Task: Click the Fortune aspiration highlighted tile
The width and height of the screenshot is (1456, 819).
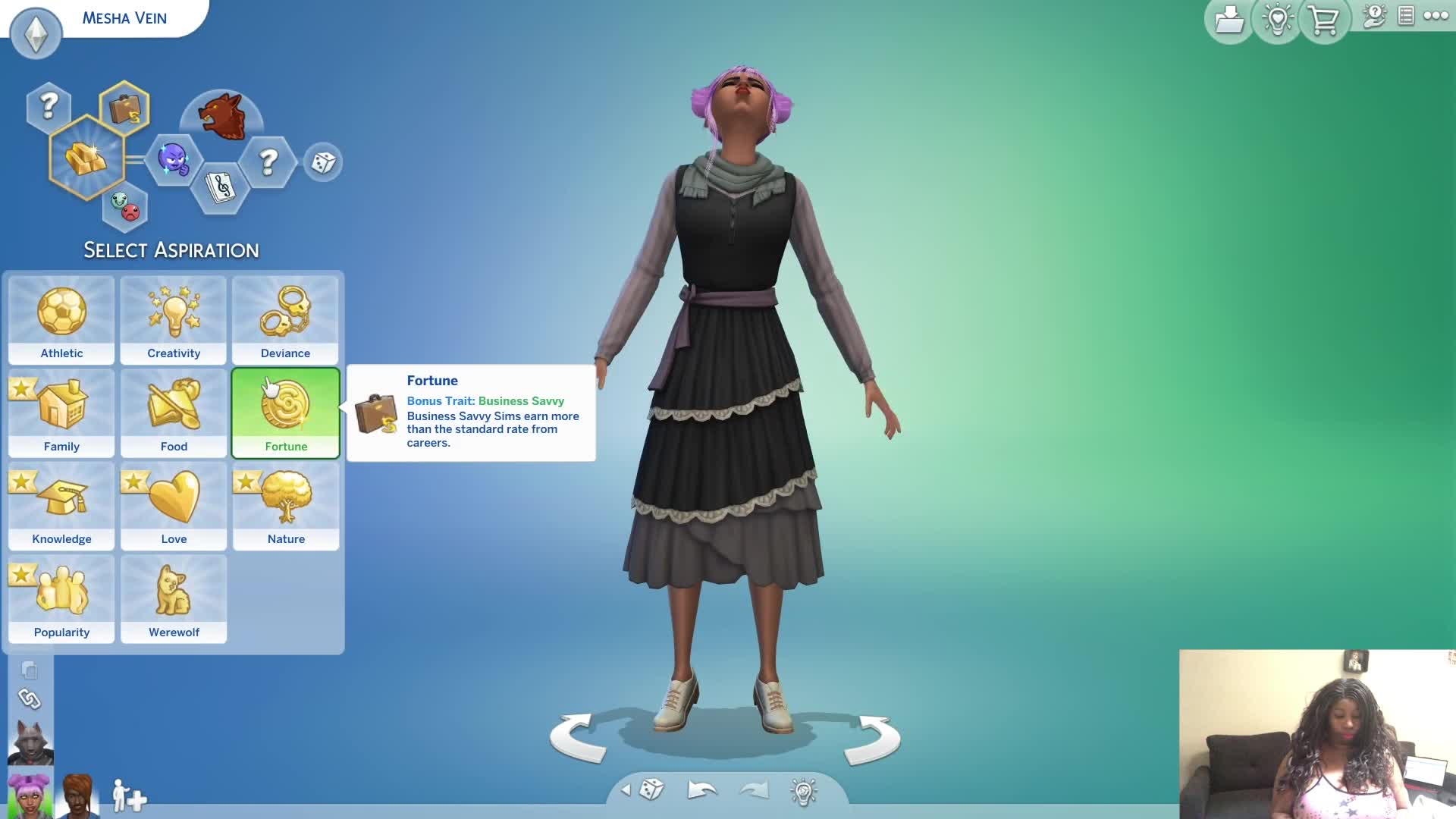Action: click(x=285, y=413)
